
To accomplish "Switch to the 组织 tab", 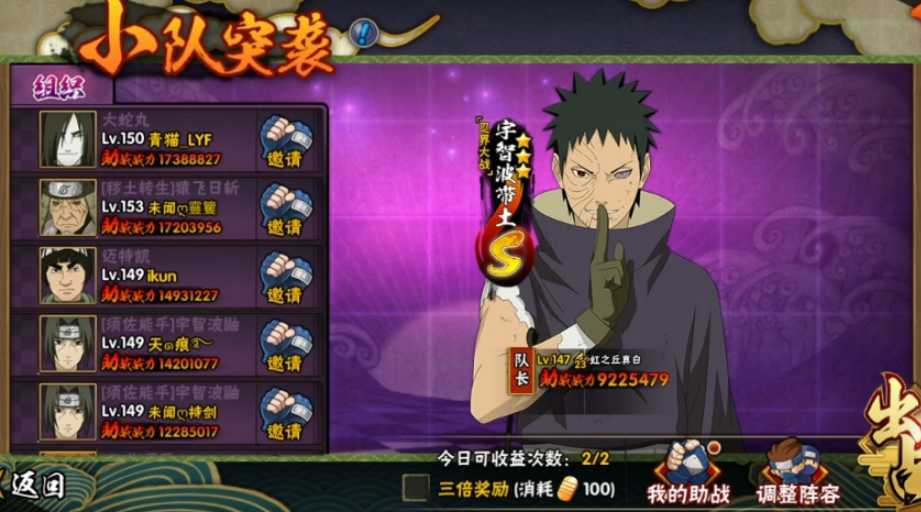I will (x=53, y=86).
